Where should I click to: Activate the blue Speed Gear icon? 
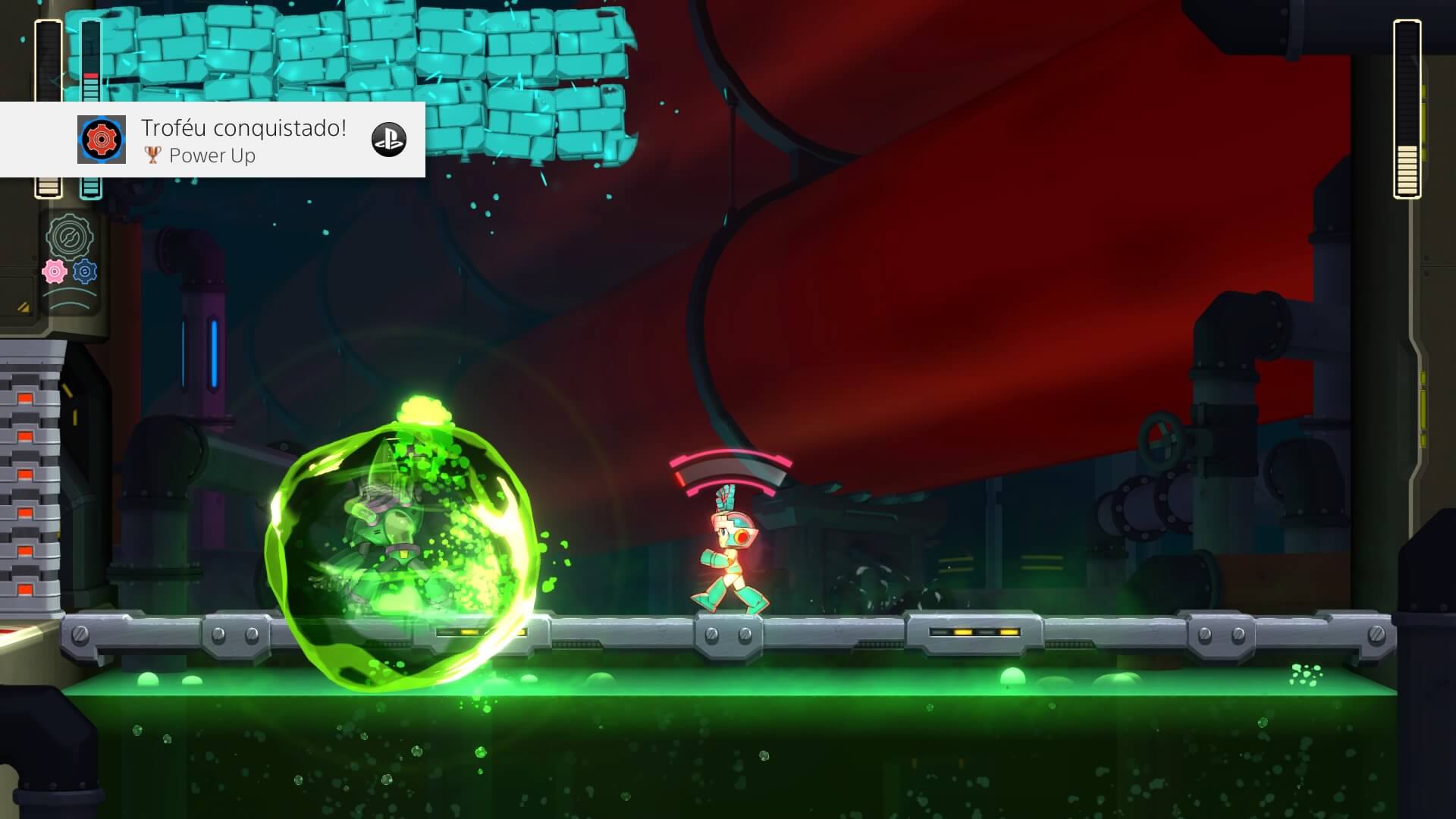(x=85, y=271)
